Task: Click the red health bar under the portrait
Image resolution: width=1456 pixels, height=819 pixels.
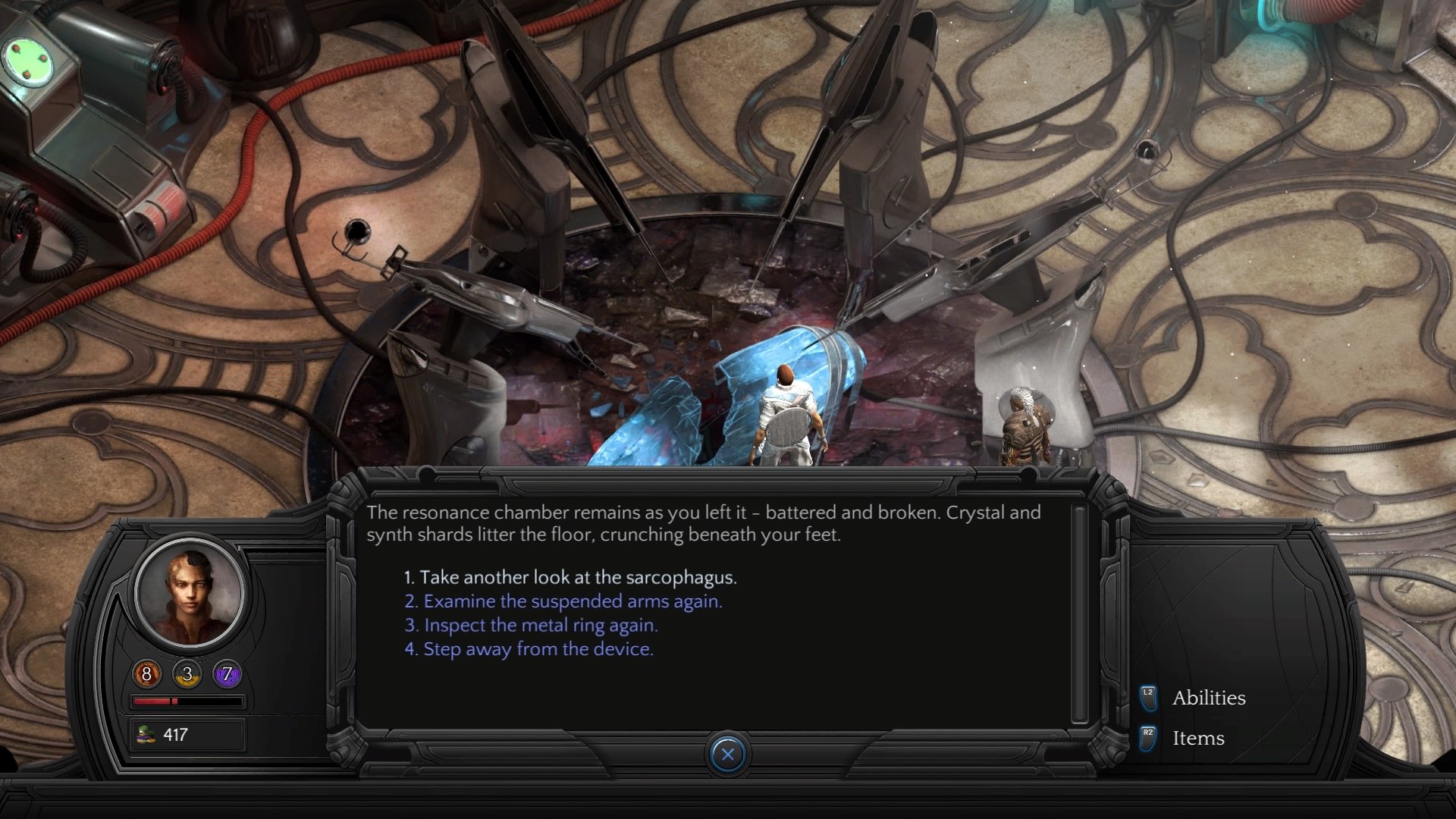Action: [185, 701]
